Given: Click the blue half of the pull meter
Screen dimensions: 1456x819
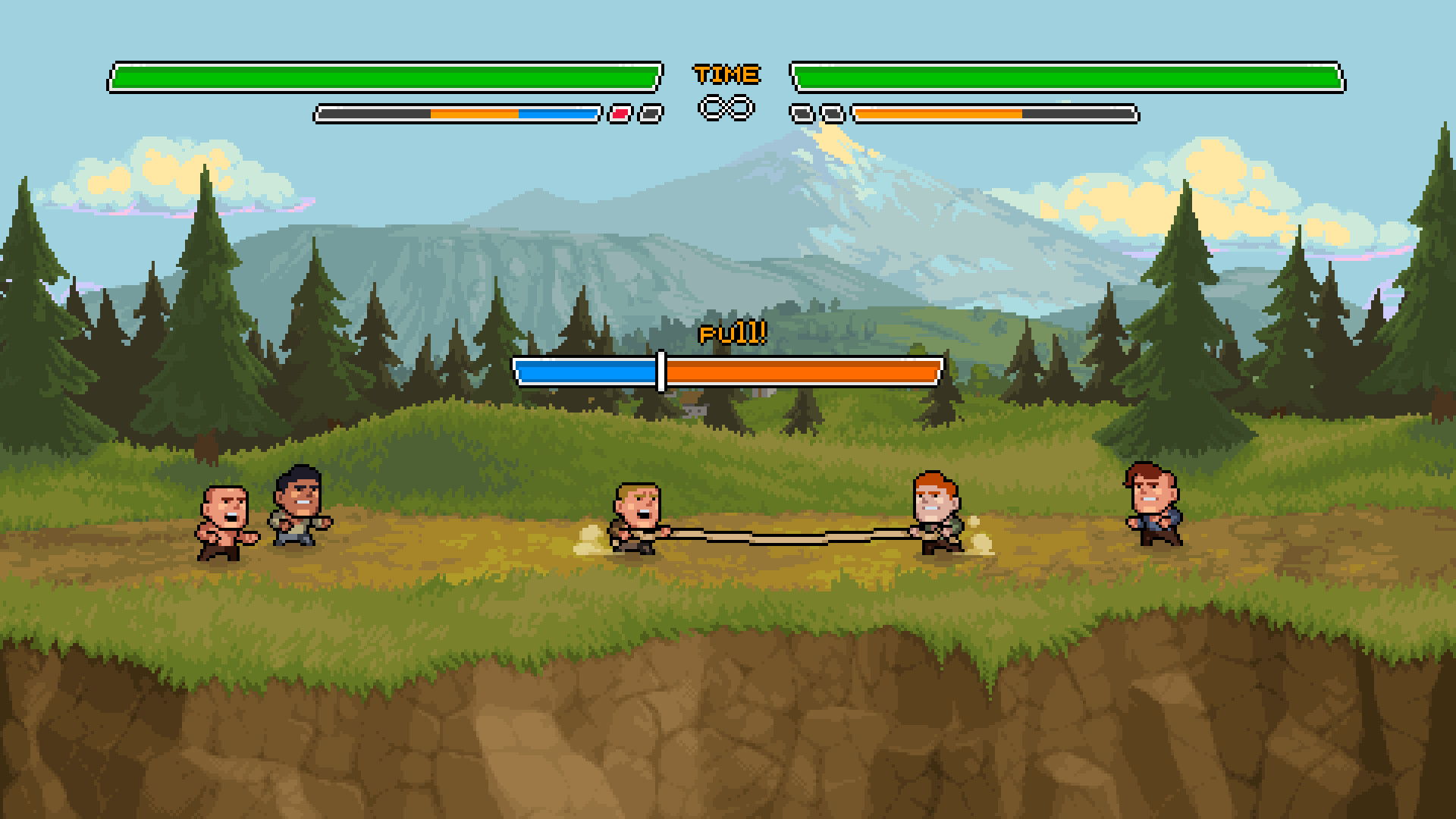Looking at the screenshot, I should click(588, 372).
